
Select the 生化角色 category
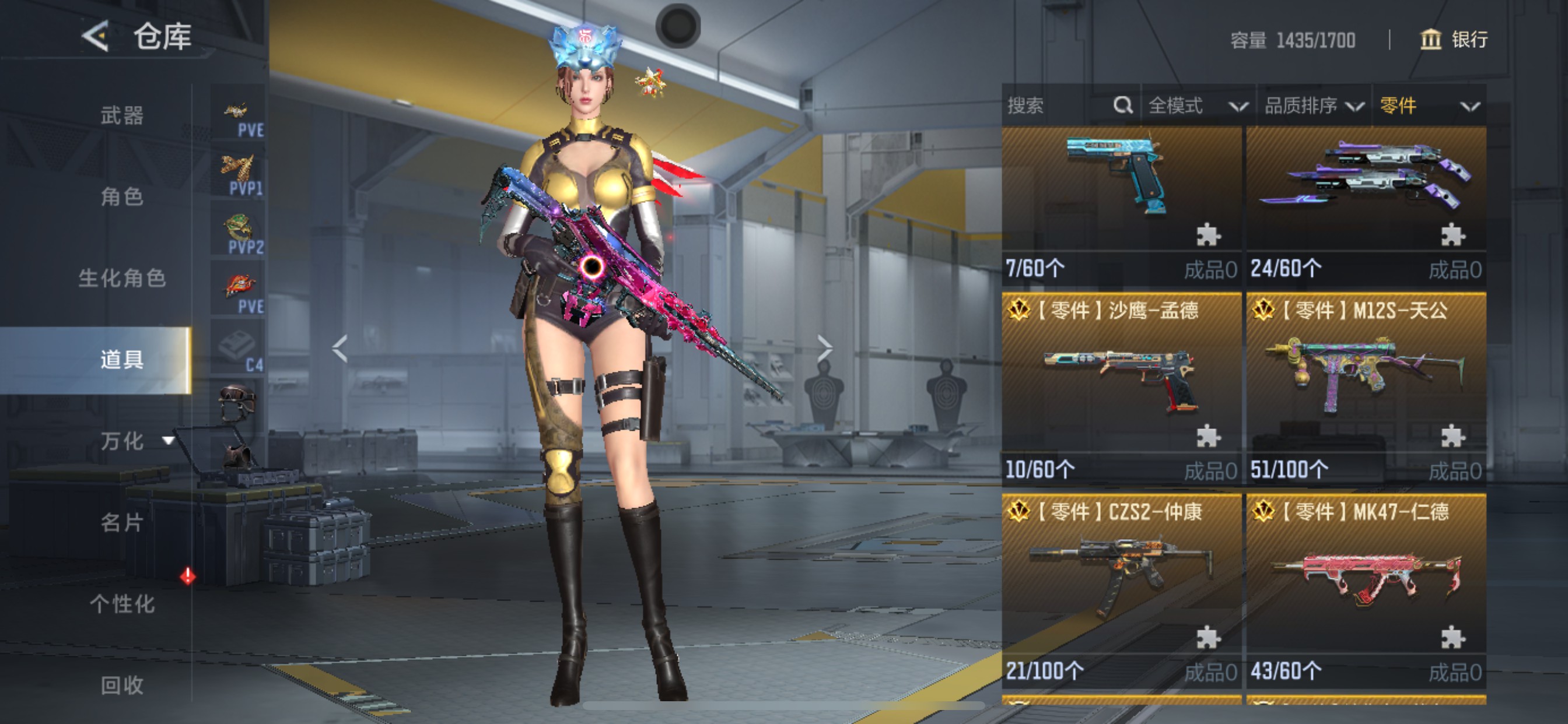(122, 278)
